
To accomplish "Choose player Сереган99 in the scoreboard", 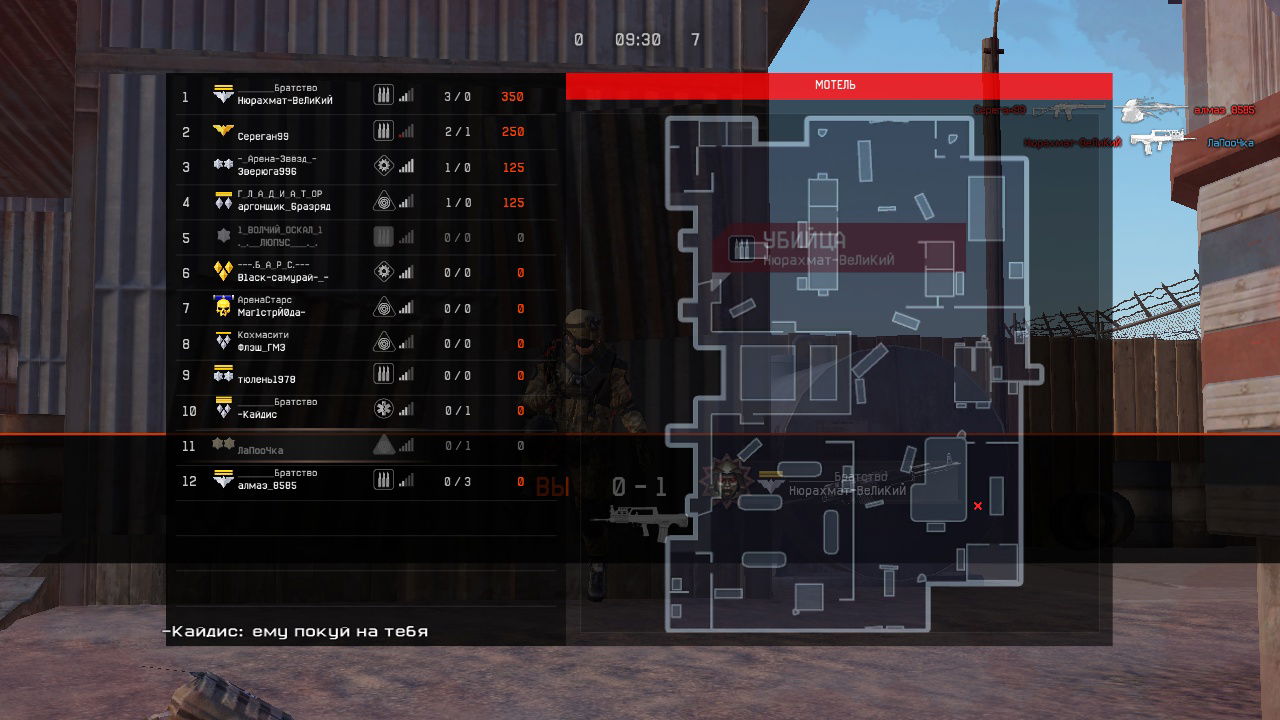I will click(x=360, y=132).
